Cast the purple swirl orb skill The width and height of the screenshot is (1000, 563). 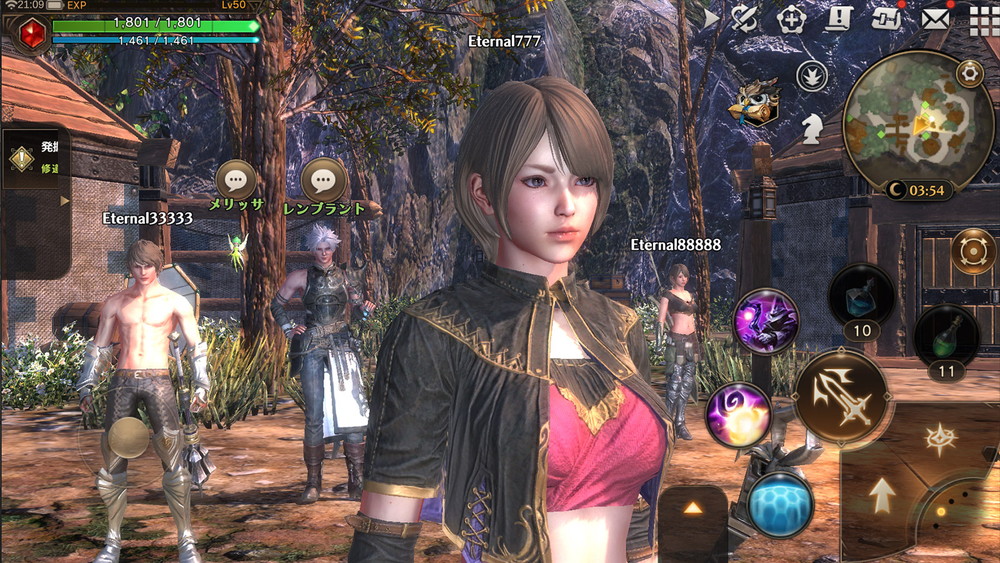(737, 414)
